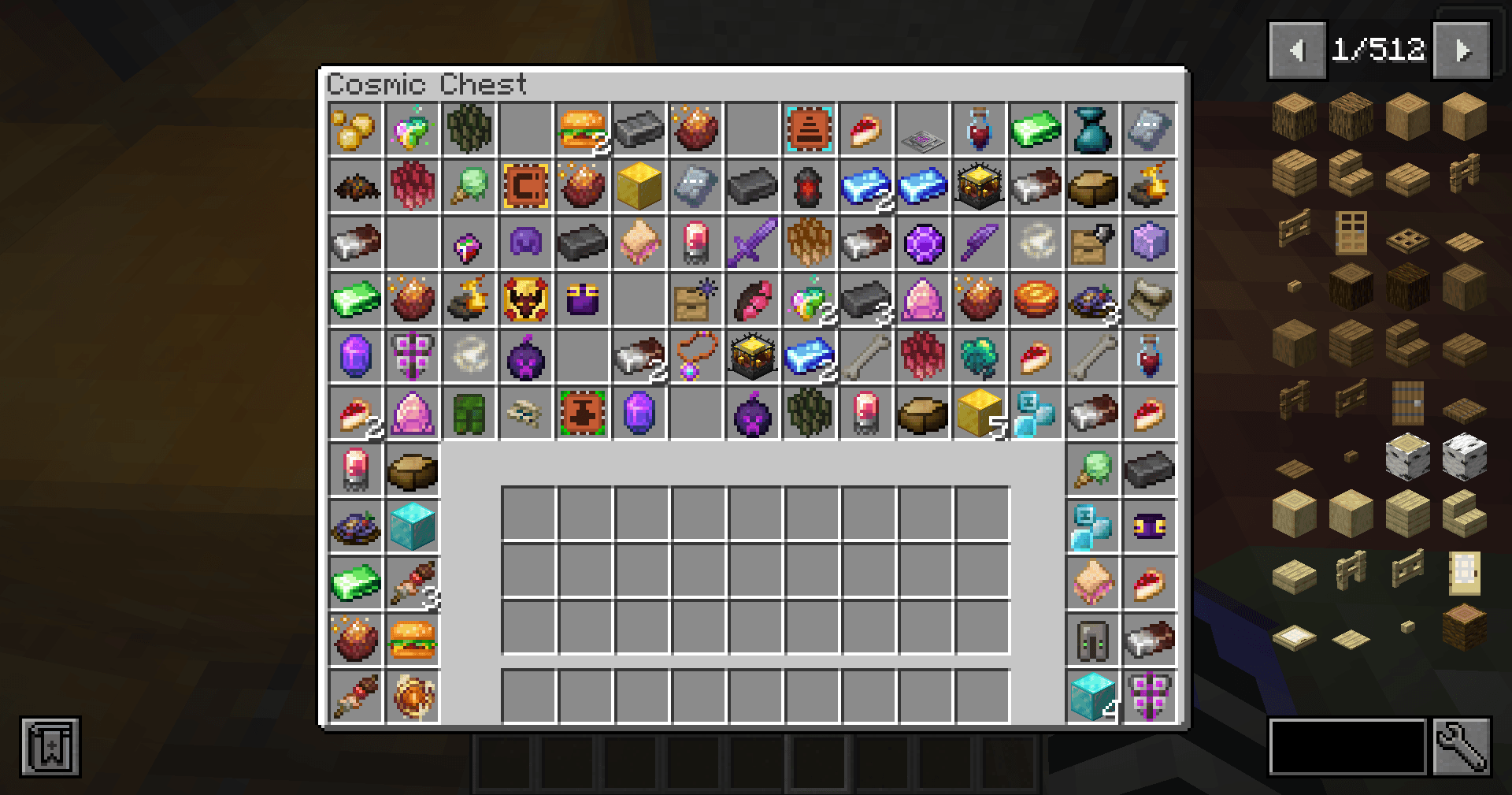Go back a page with the left arrow
Screen dimensions: 1512x795
(1296, 49)
